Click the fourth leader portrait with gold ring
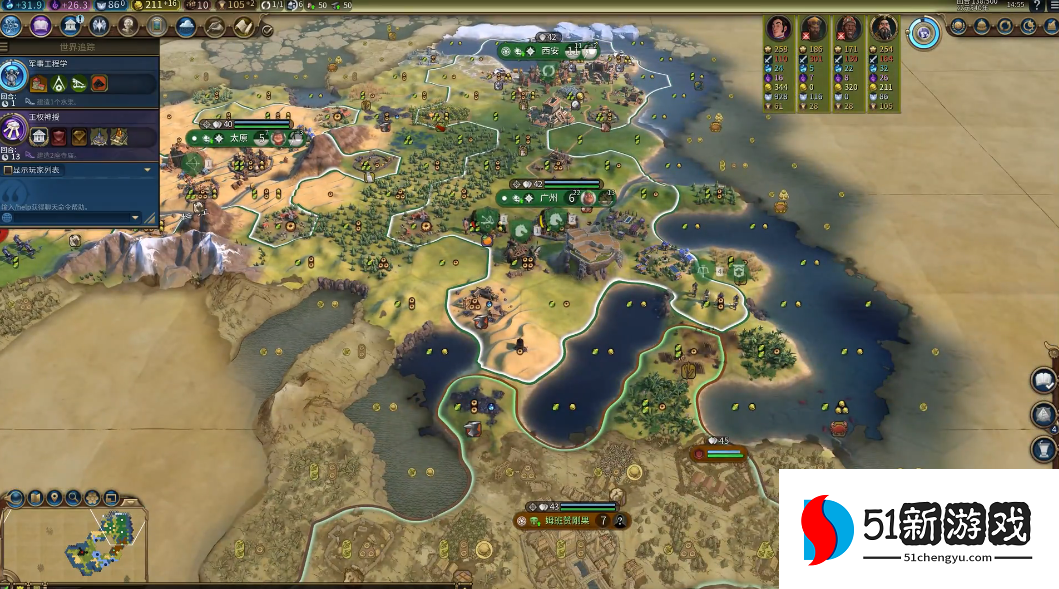Viewport: 1059px width, 589px height. (883, 28)
